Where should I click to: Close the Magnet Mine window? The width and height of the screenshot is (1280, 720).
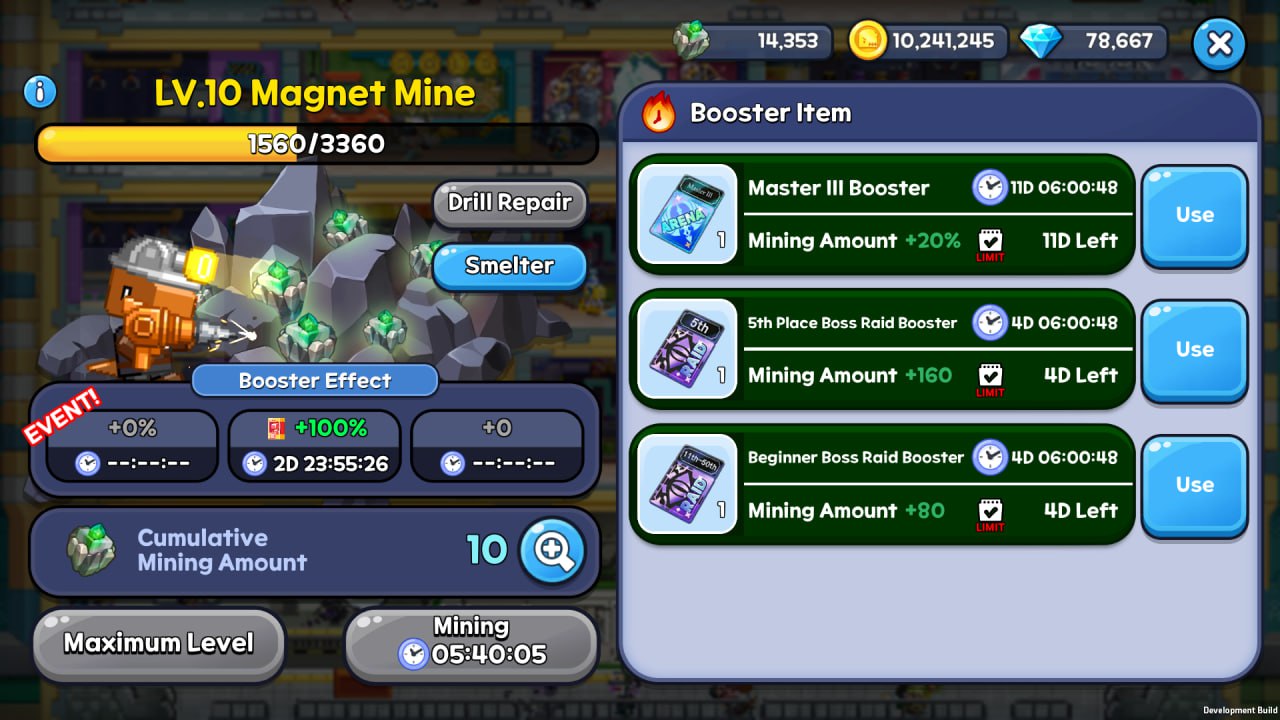point(1219,44)
